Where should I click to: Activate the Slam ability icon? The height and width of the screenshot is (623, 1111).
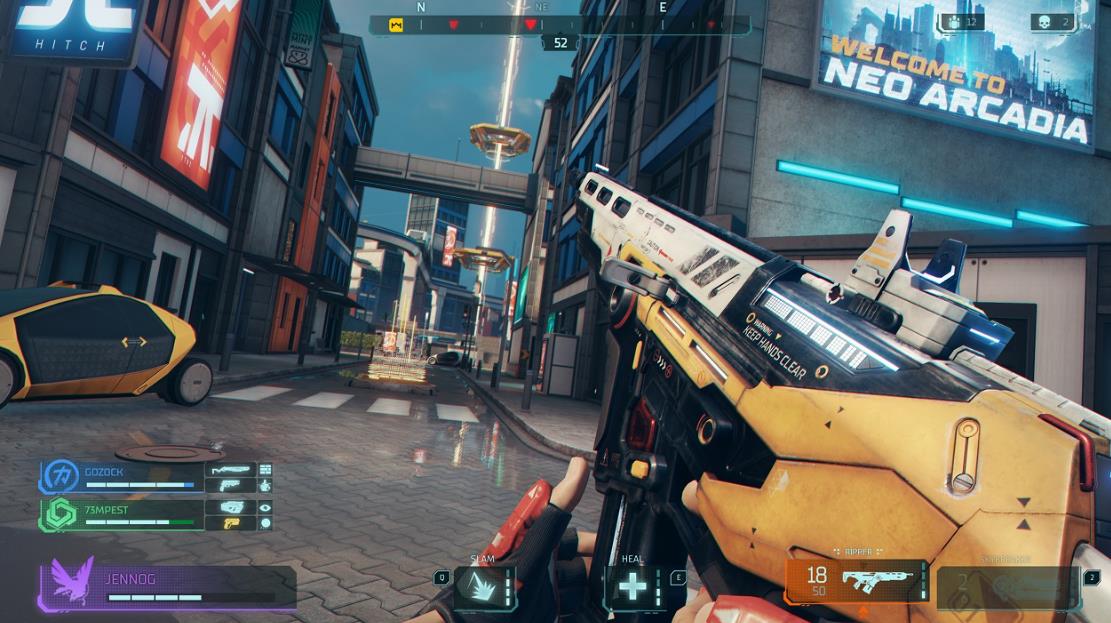[485, 587]
